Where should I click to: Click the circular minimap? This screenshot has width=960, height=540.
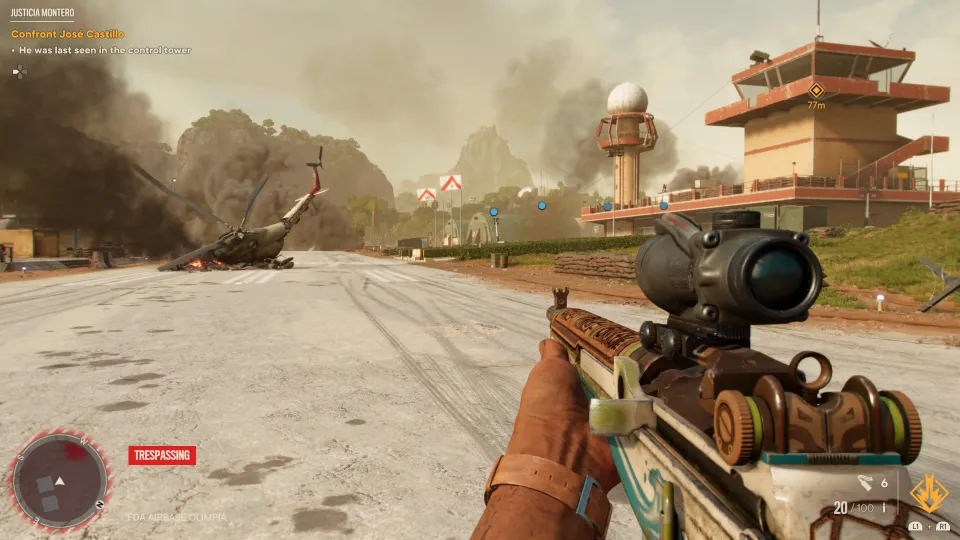pos(59,480)
